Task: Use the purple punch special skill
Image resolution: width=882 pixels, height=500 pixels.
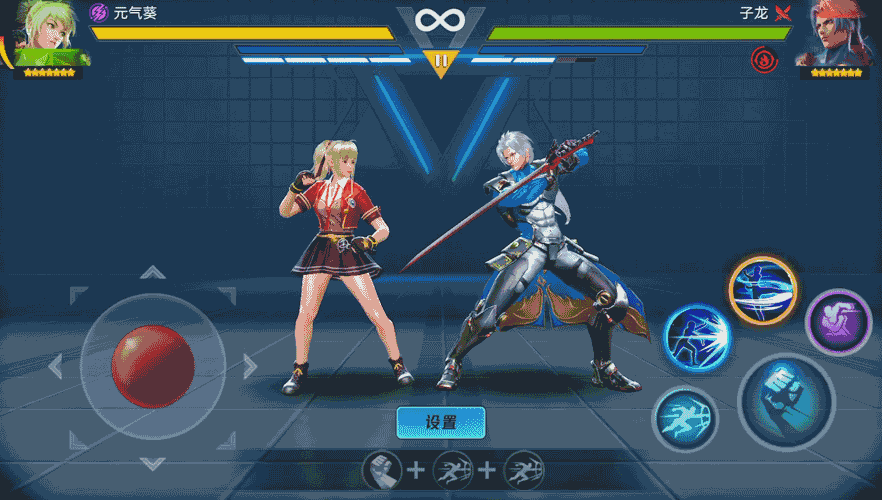Action: [x=838, y=322]
